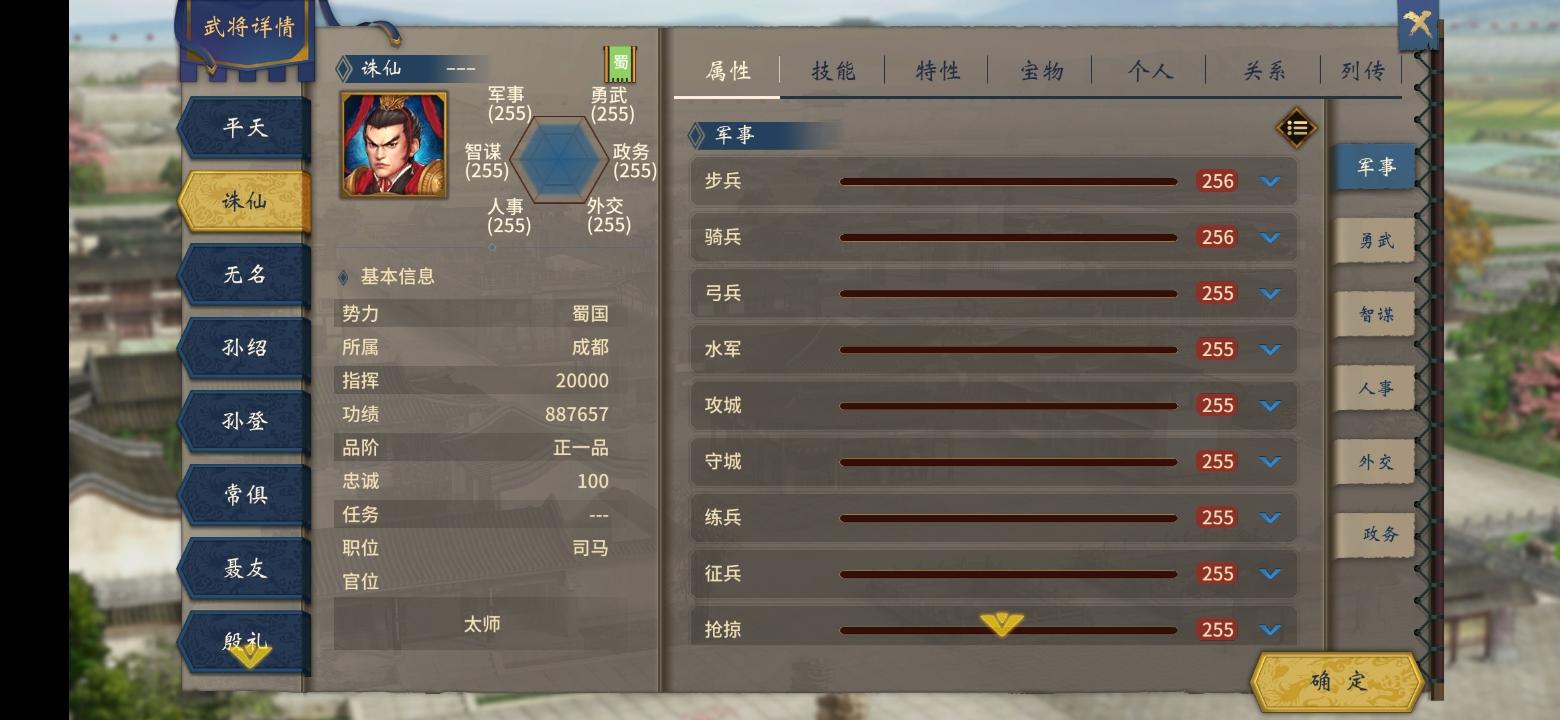This screenshot has height=720, width=1560.
Task: Show 智谋 stats via right sidebar tab
Action: (1374, 314)
